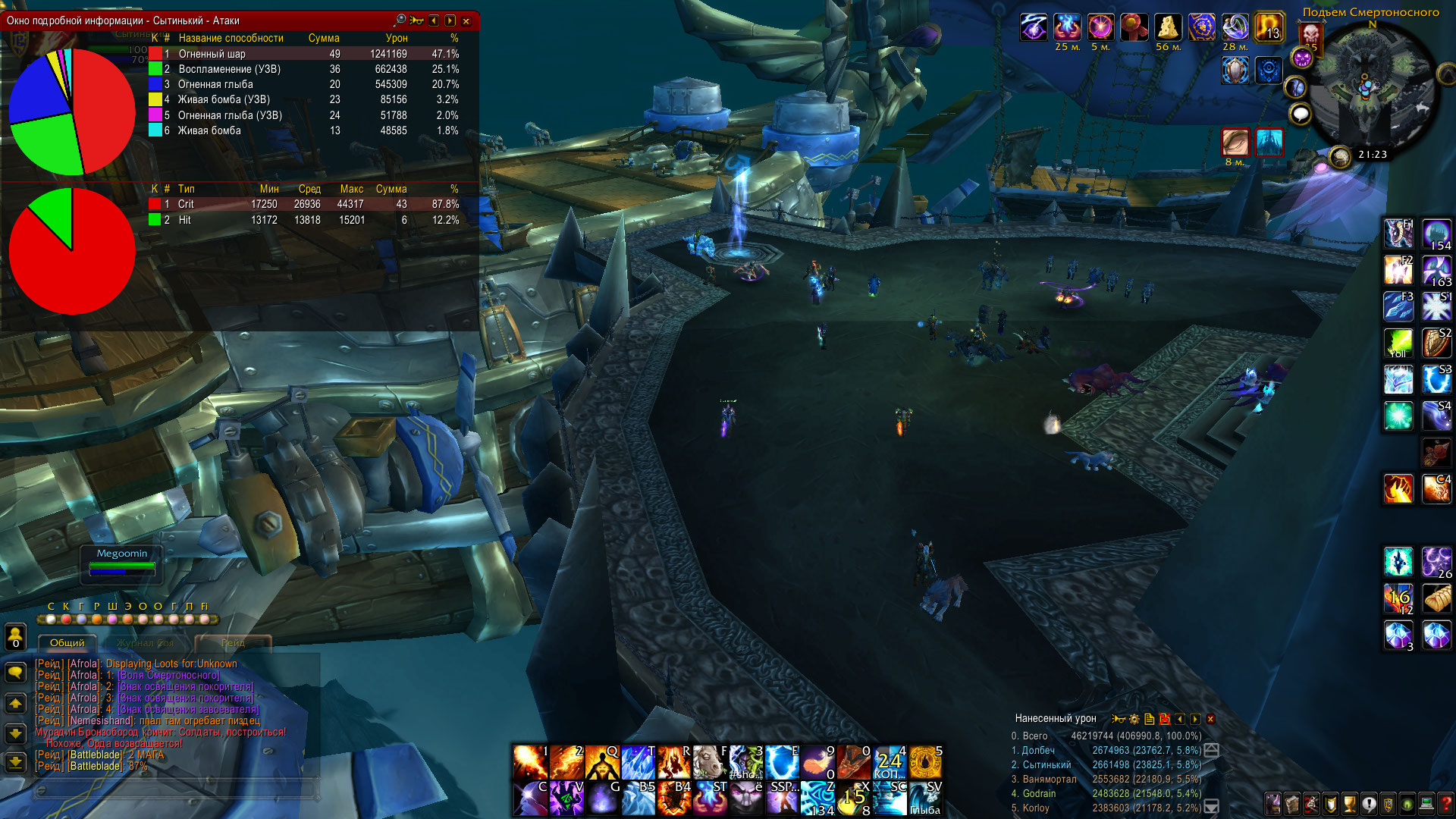
Task: Select the Crit hit type row
Action: [303, 204]
